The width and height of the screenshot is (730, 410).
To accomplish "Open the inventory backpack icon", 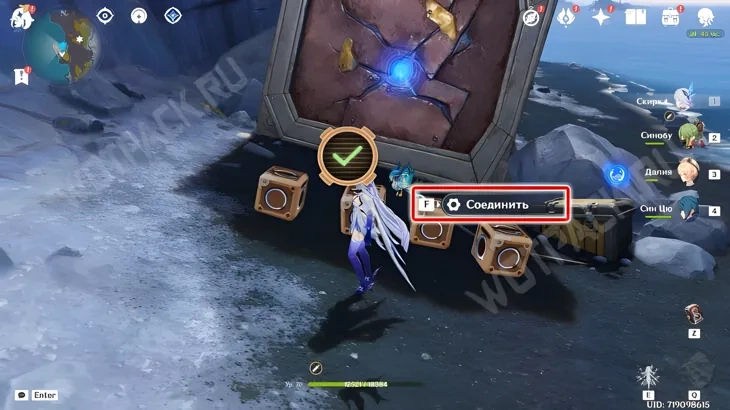I will [671, 17].
